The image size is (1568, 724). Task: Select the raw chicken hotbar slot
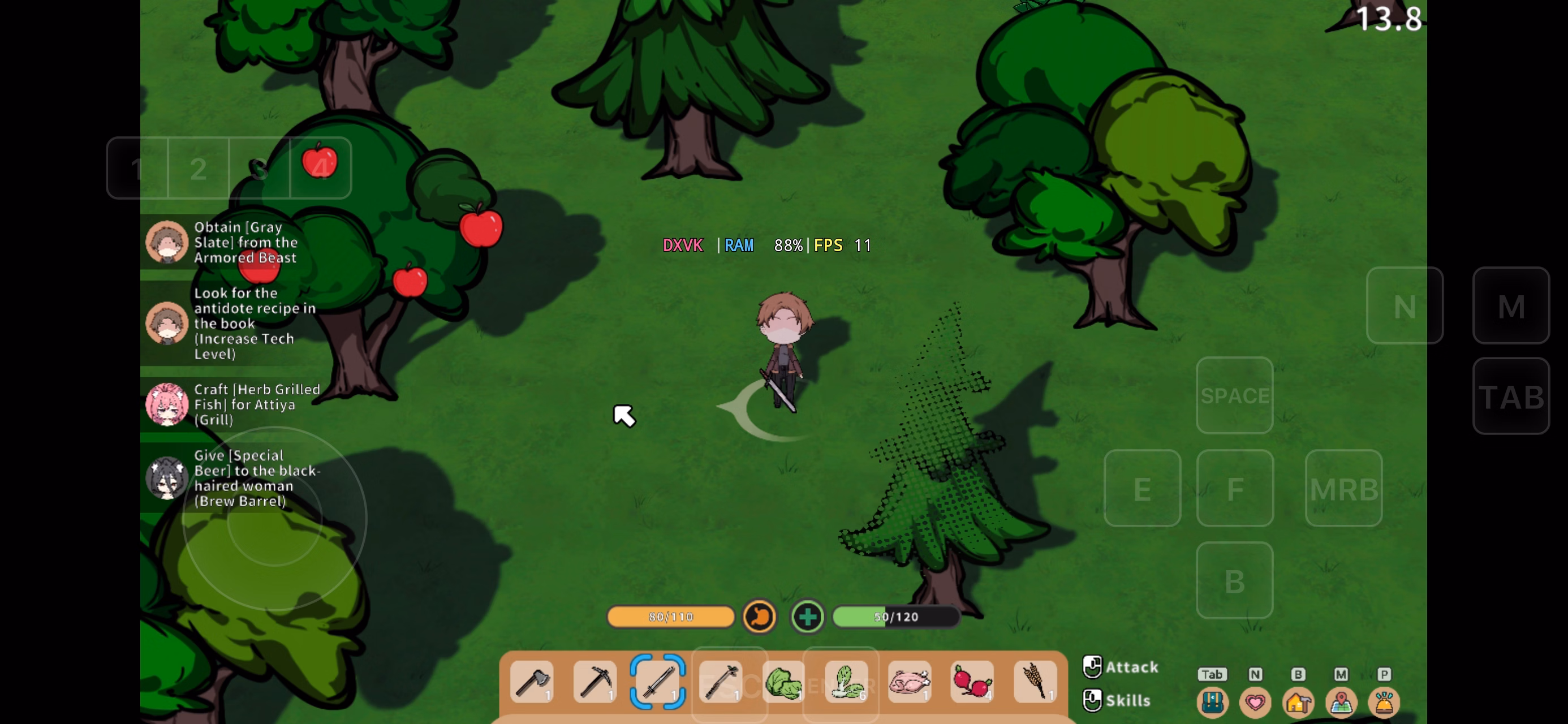[x=910, y=682]
